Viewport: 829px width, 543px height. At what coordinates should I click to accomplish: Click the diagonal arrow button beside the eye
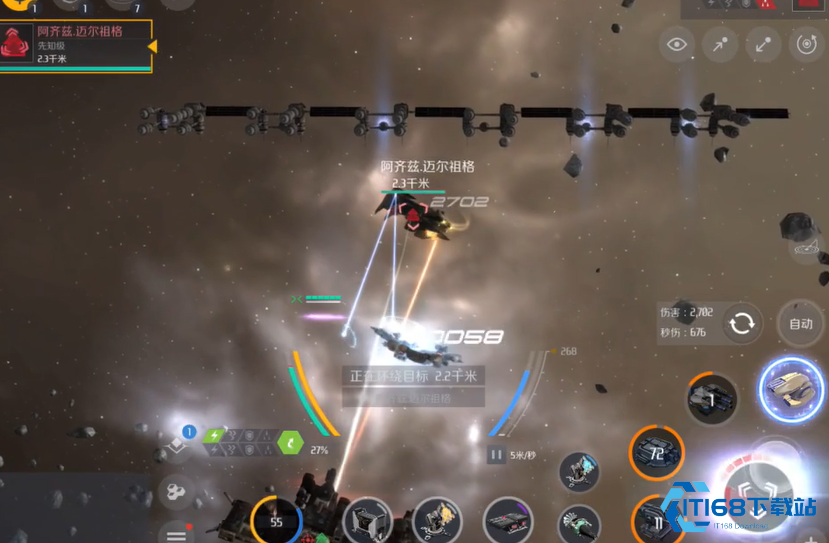(x=720, y=44)
